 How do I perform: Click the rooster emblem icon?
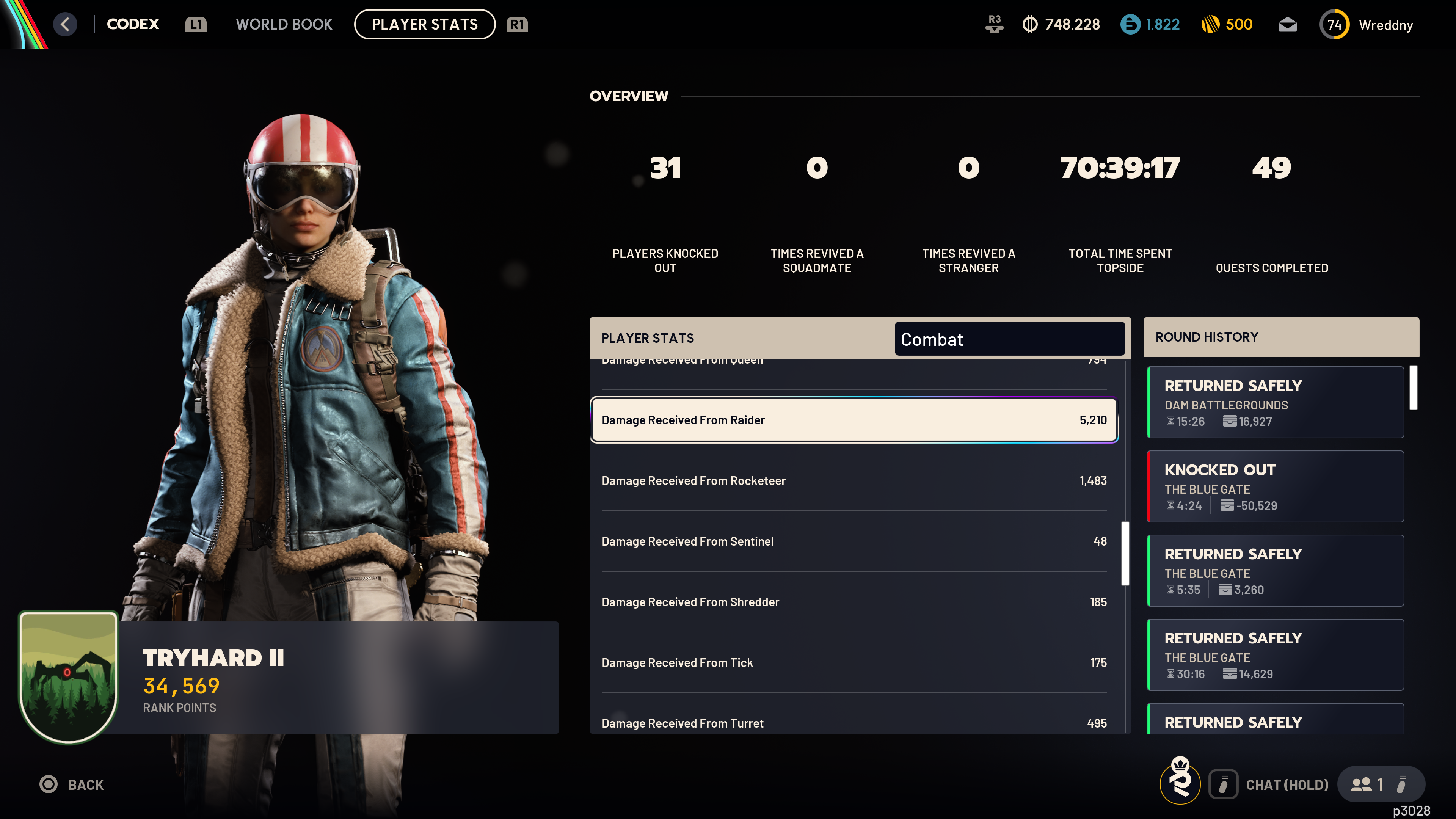coord(1180,781)
